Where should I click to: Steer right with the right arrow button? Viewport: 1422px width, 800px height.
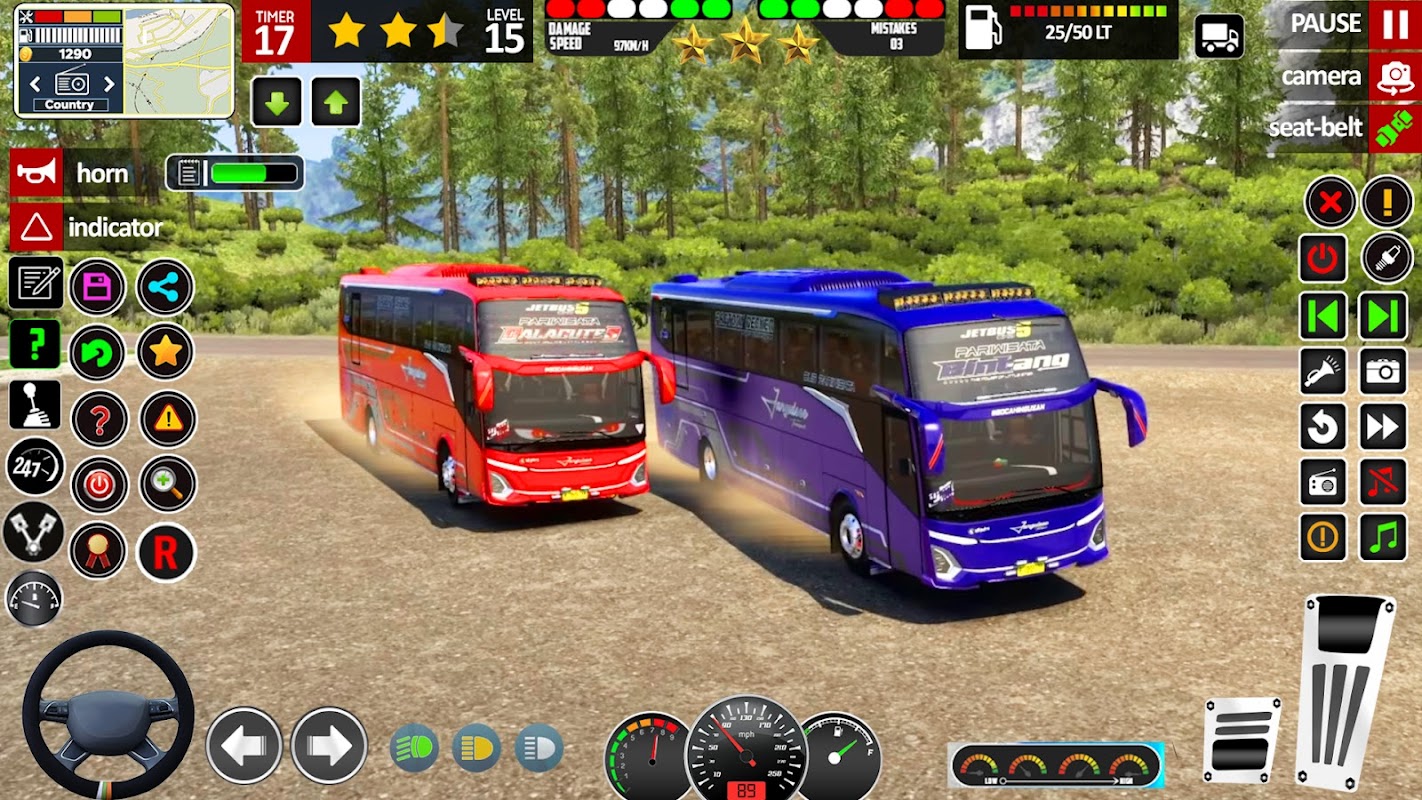point(329,745)
